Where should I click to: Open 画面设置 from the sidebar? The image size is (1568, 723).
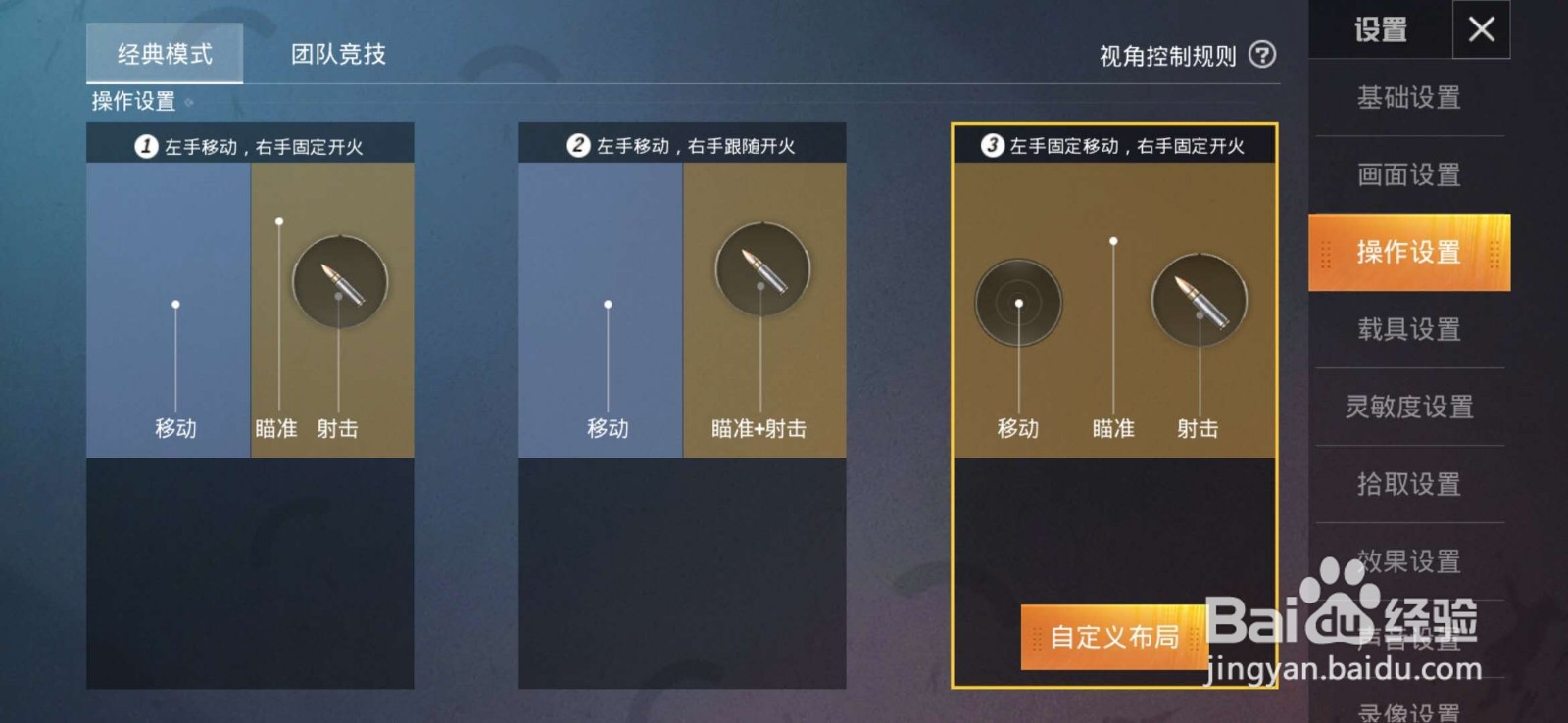pyautogui.click(x=1408, y=175)
